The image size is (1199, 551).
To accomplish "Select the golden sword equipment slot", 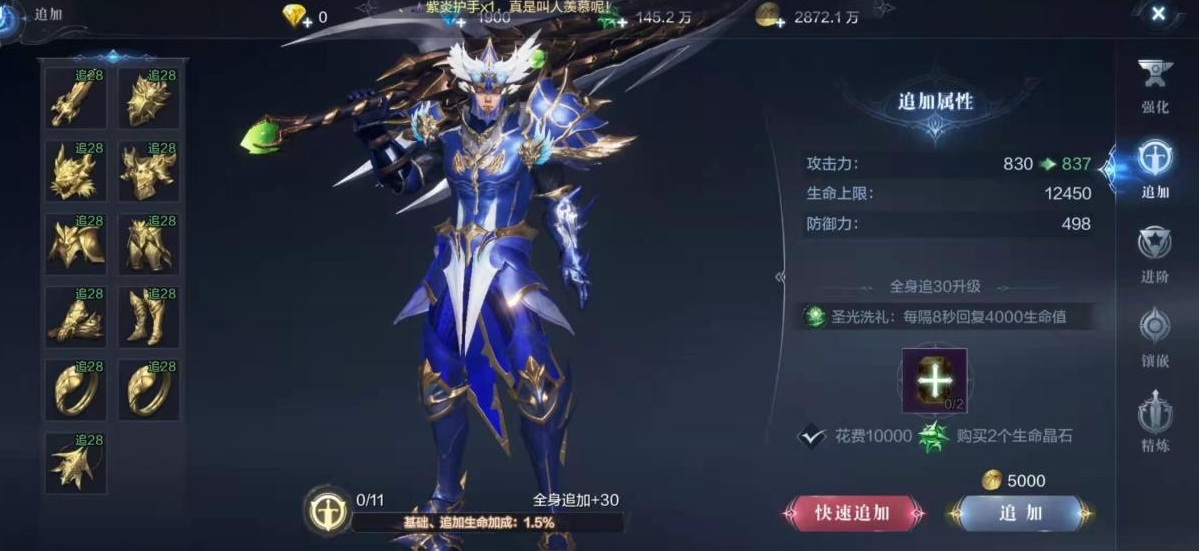I will tap(75, 99).
